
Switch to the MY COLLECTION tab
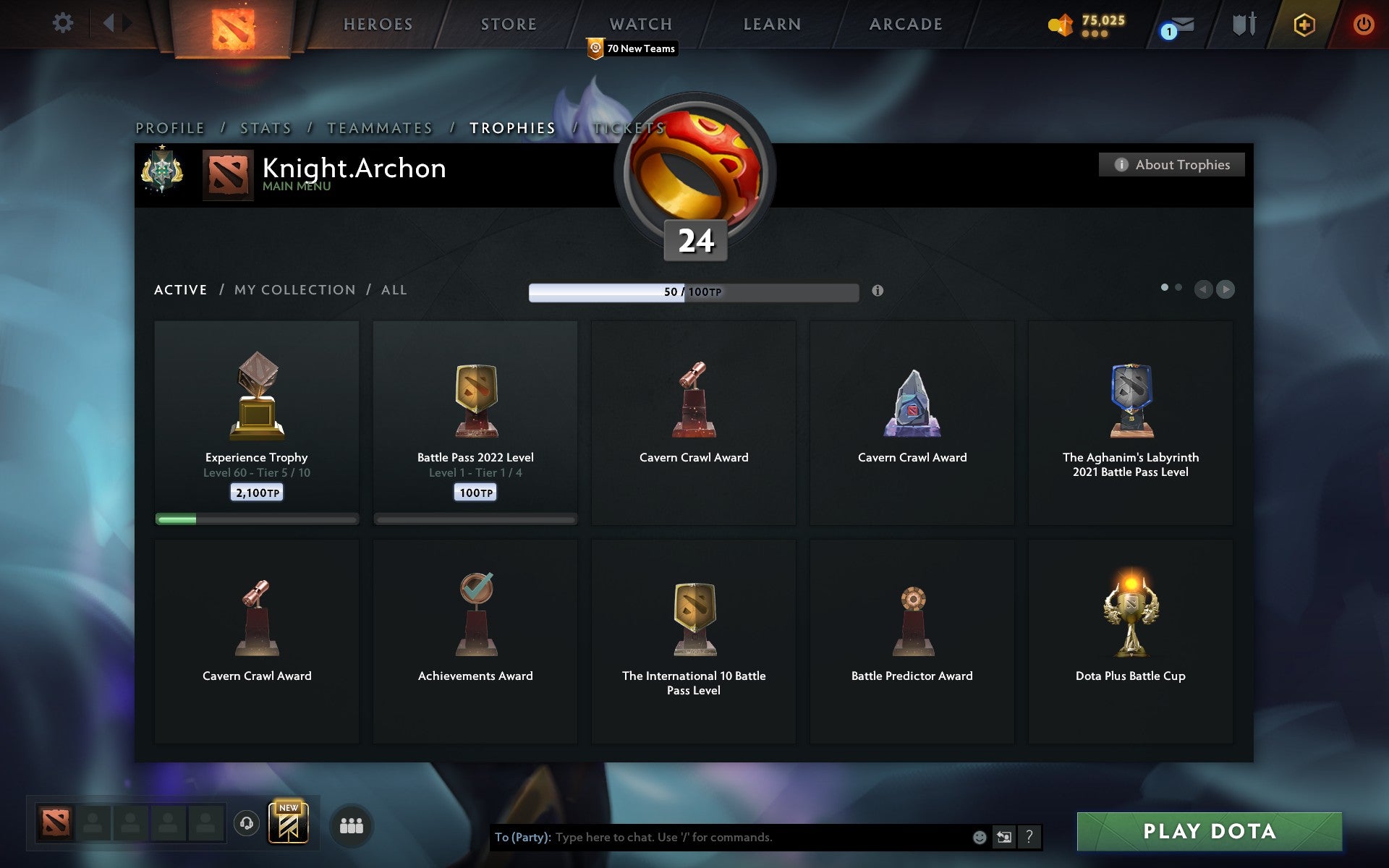(294, 289)
